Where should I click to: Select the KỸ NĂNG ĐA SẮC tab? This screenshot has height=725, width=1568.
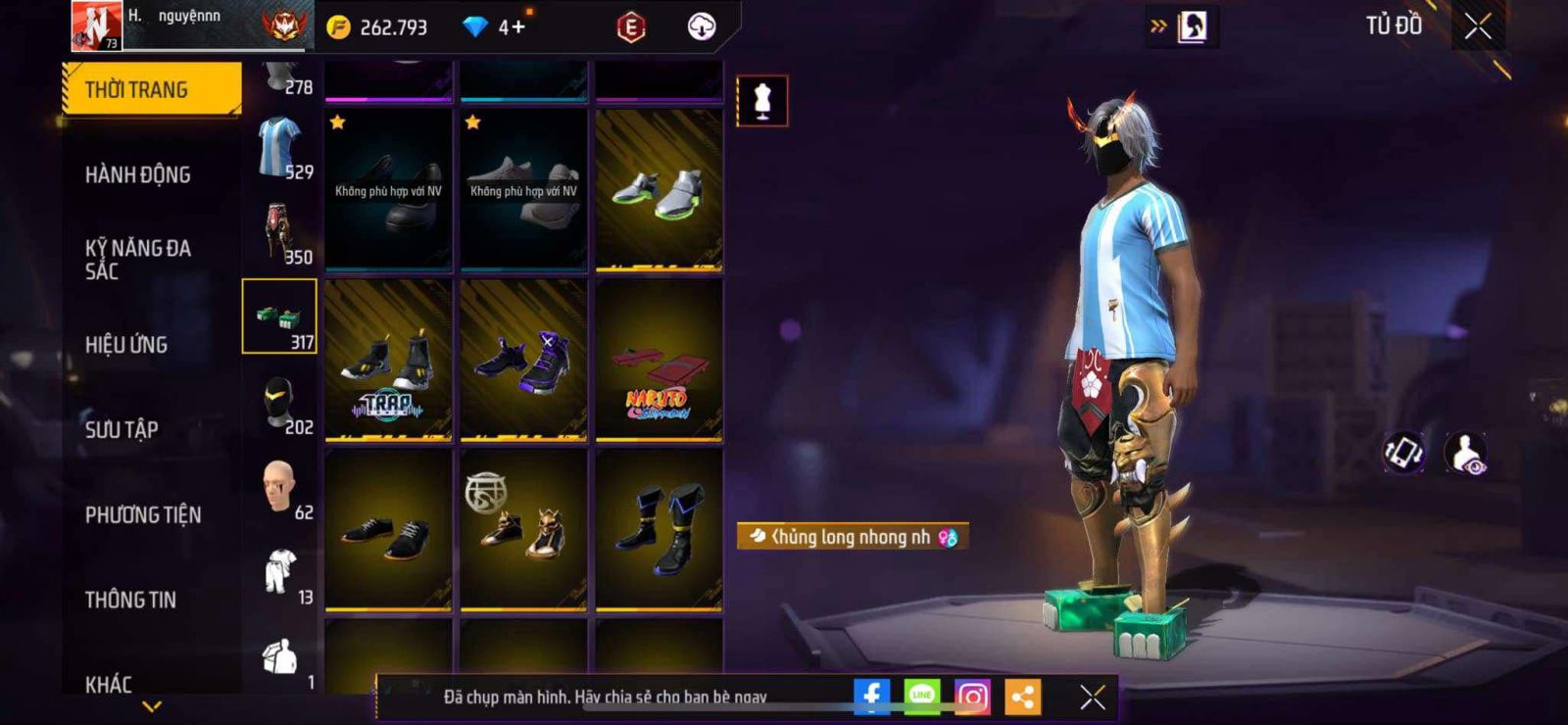click(138, 260)
